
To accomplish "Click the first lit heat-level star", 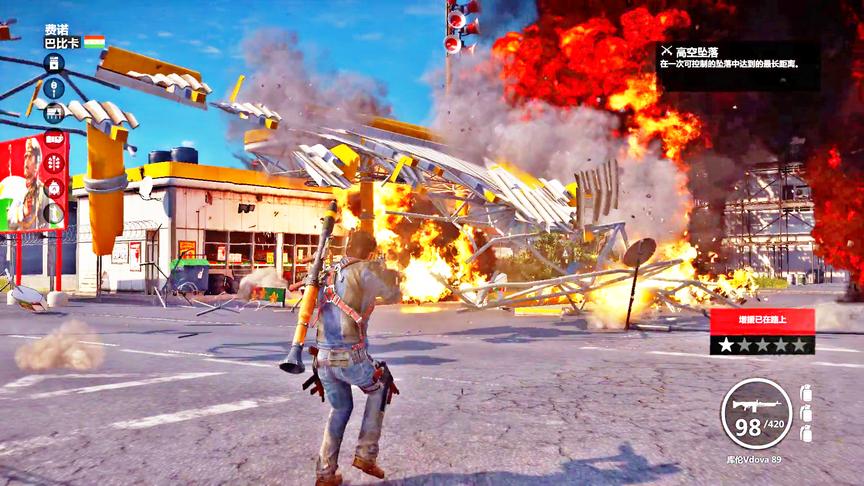I will pyautogui.click(x=723, y=345).
